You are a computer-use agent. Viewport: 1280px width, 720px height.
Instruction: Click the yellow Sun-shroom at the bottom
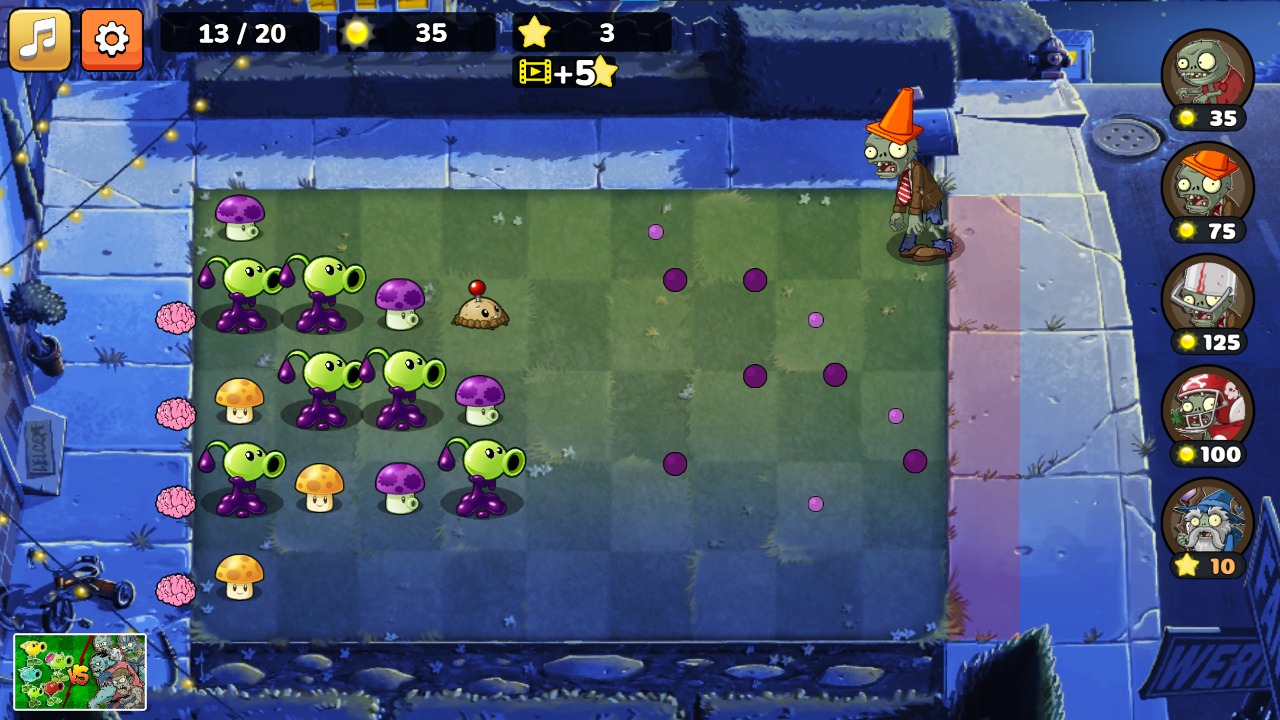tap(240, 575)
